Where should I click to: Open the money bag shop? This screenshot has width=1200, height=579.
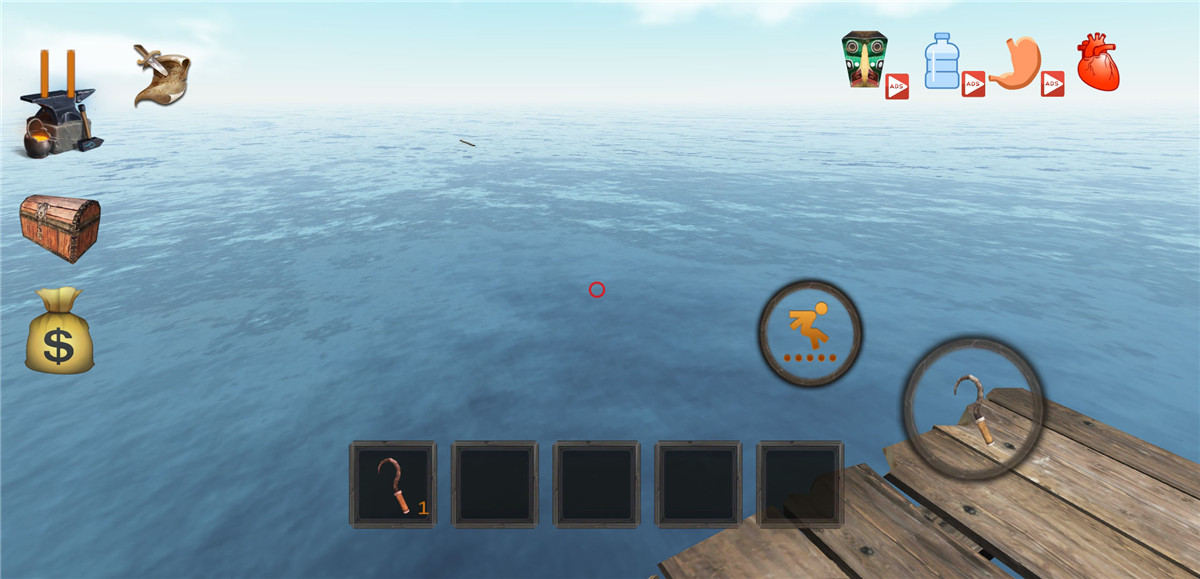[59, 331]
